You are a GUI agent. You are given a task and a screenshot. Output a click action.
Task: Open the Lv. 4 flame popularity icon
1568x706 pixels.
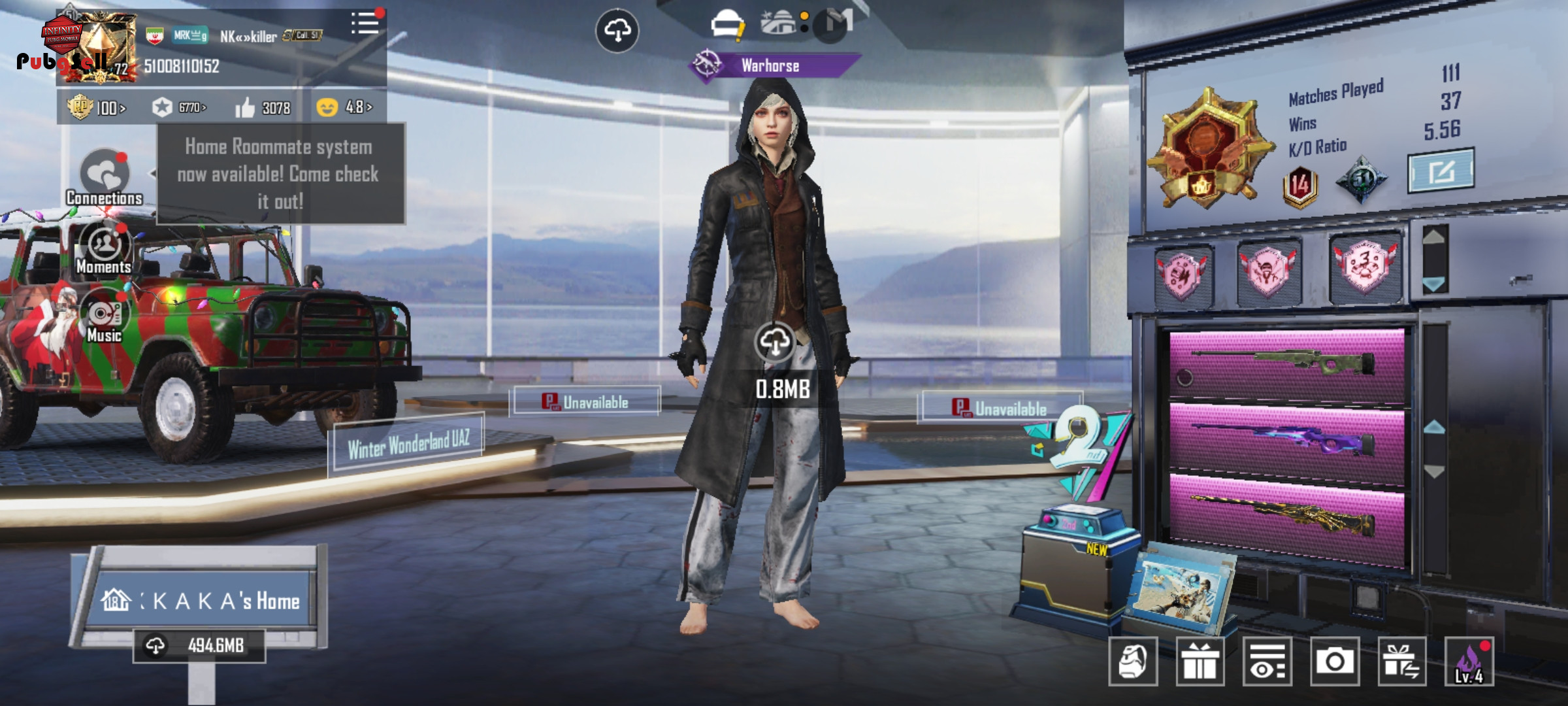coord(1469,662)
